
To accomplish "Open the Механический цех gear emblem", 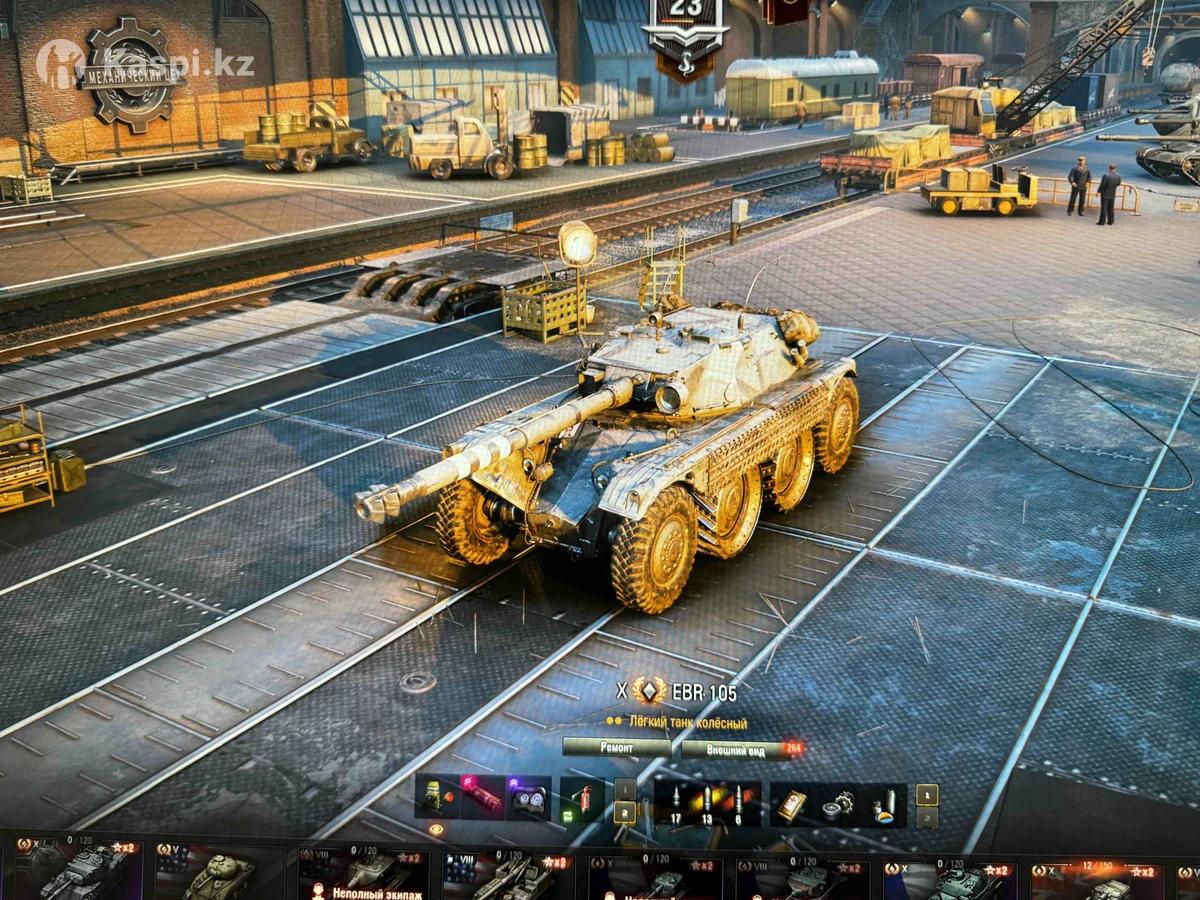I will 131,73.
